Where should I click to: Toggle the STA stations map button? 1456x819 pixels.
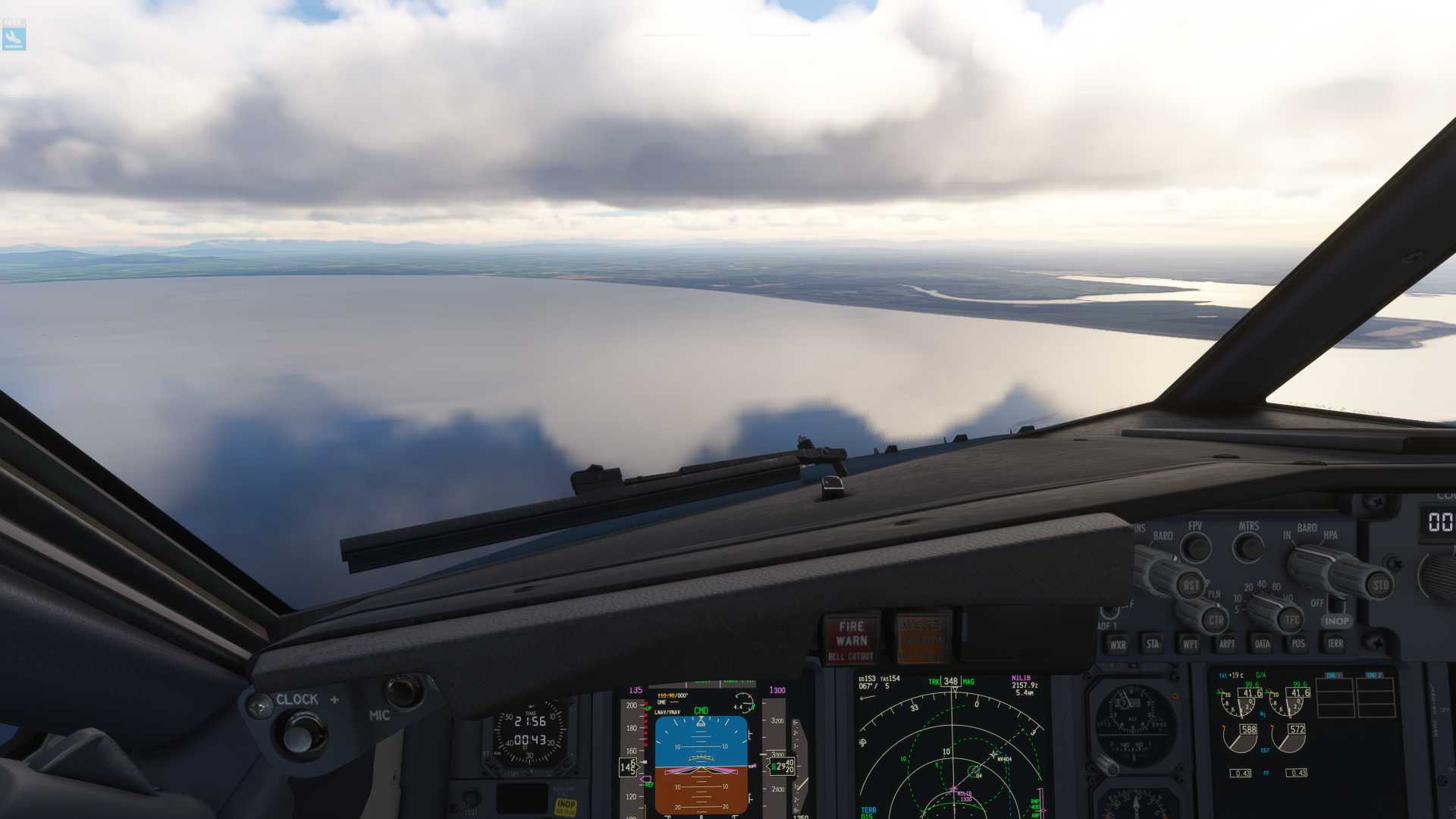(x=1153, y=644)
